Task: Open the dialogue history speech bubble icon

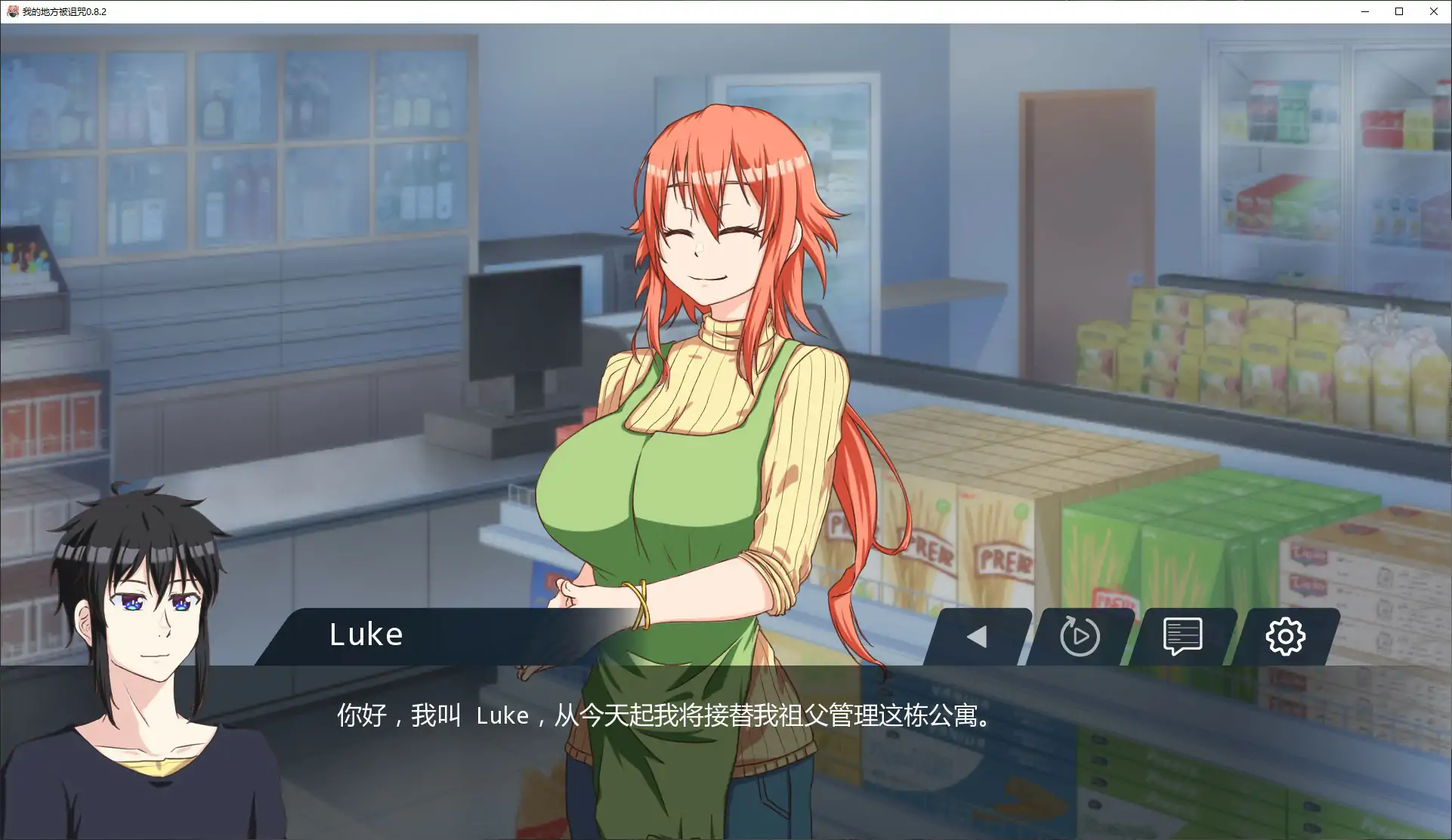Action: tap(1183, 636)
